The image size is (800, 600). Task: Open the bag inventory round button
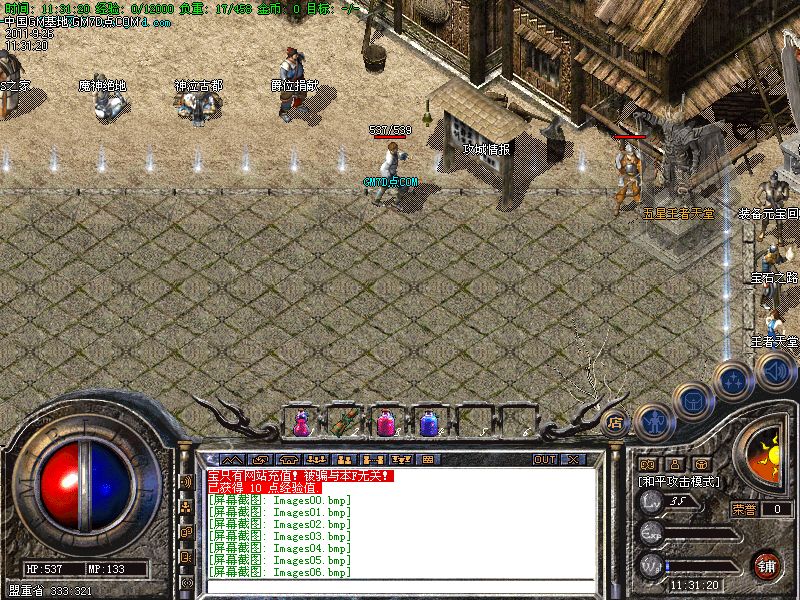point(691,400)
